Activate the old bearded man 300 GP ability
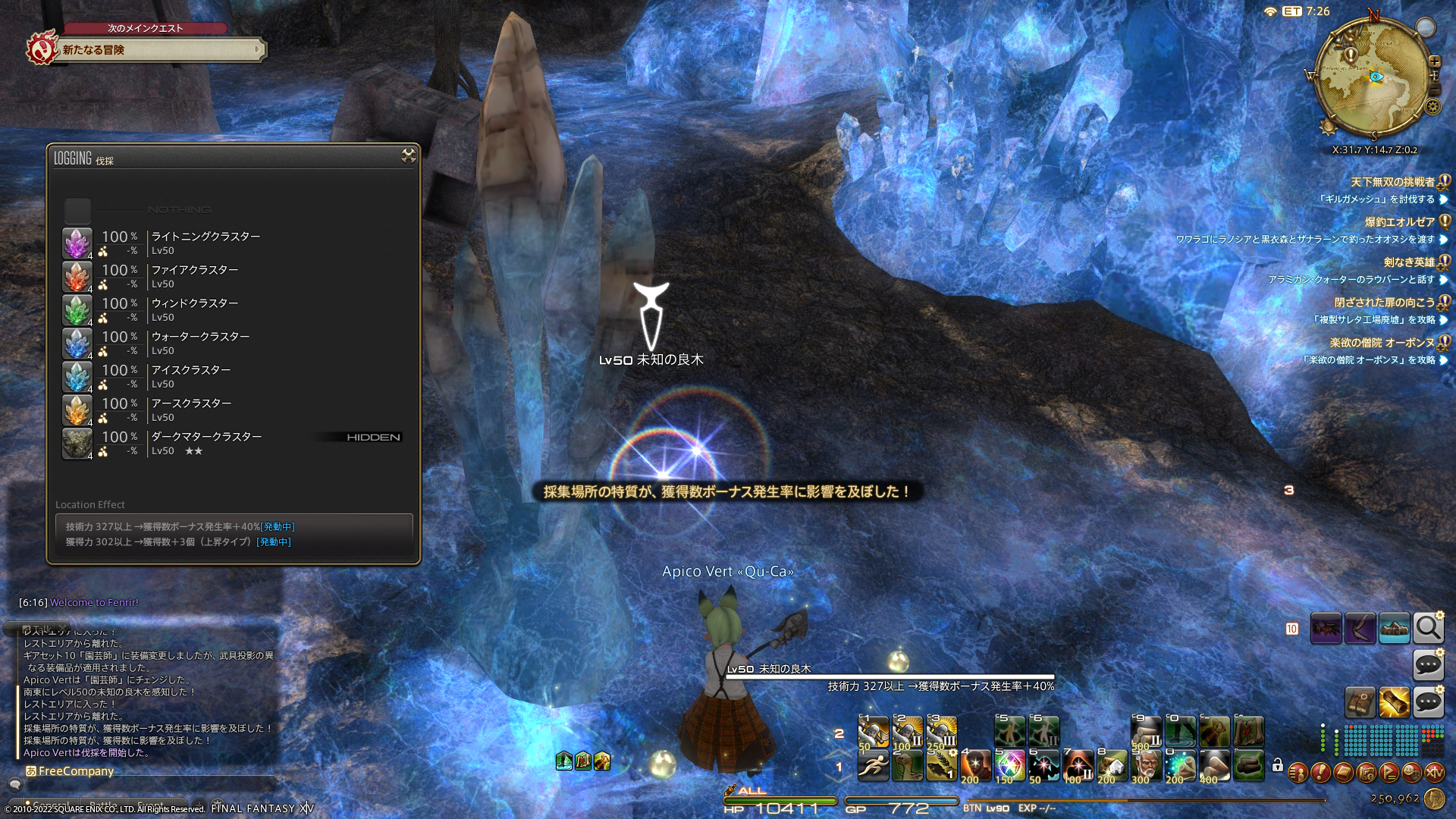 [1146, 766]
